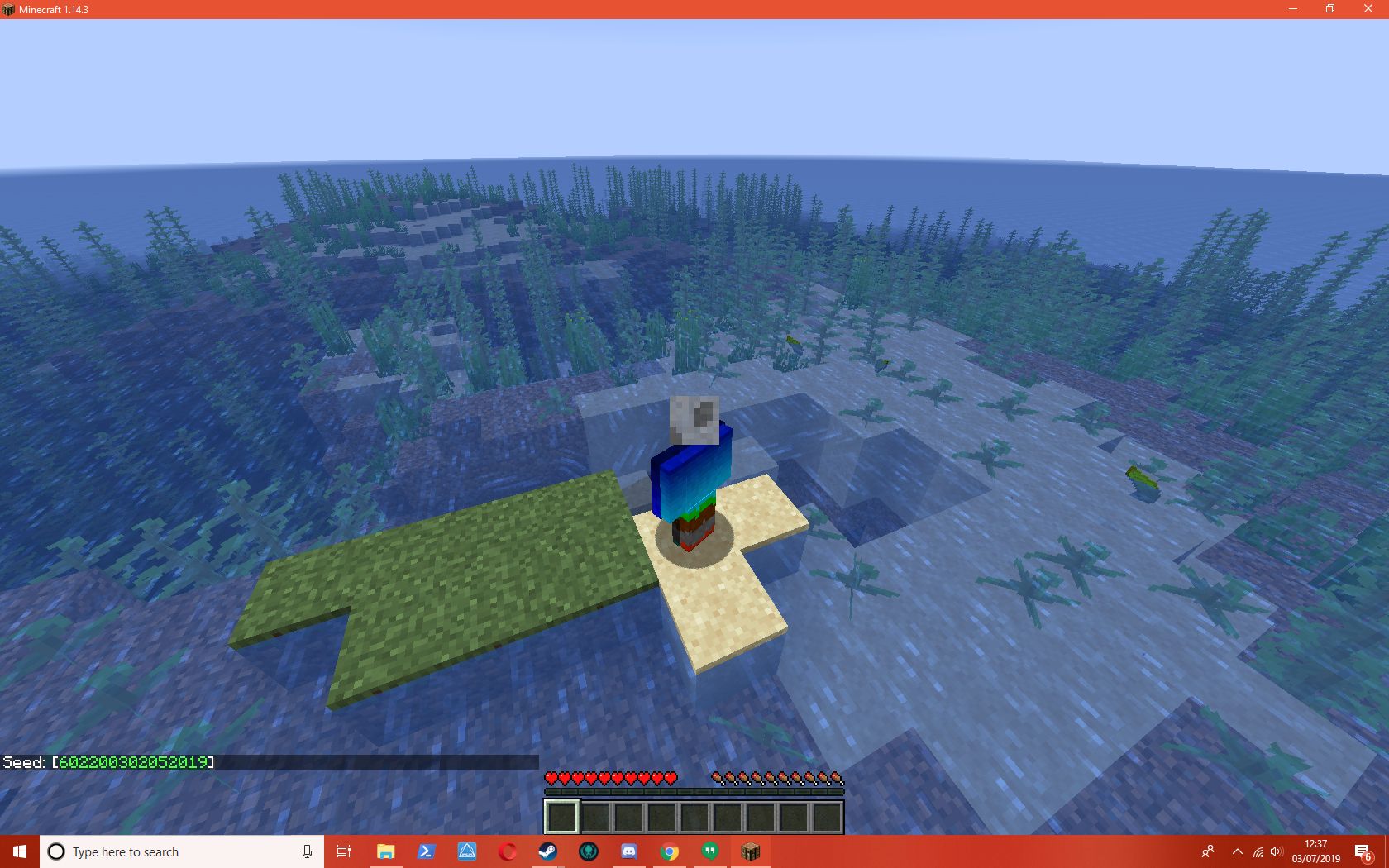The height and width of the screenshot is (868, 1389).
Task: Open Google Chrome
Action: point(670,851)
